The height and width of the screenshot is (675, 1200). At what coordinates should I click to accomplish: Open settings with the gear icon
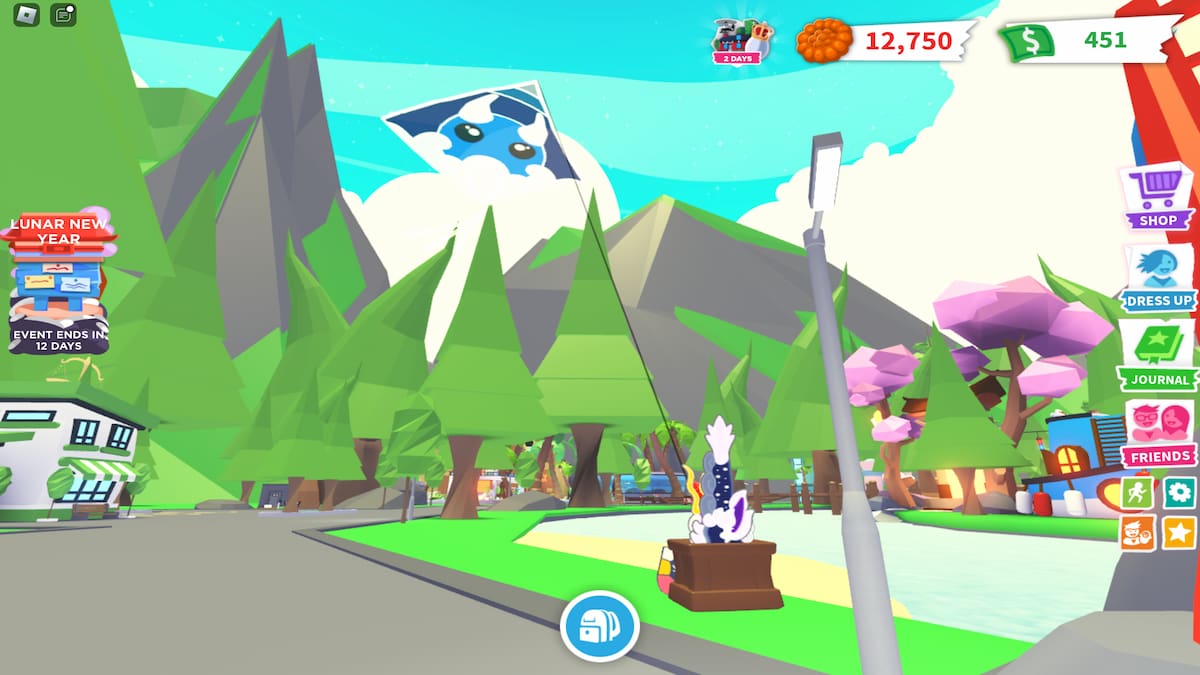click(x=1179, y=492)
